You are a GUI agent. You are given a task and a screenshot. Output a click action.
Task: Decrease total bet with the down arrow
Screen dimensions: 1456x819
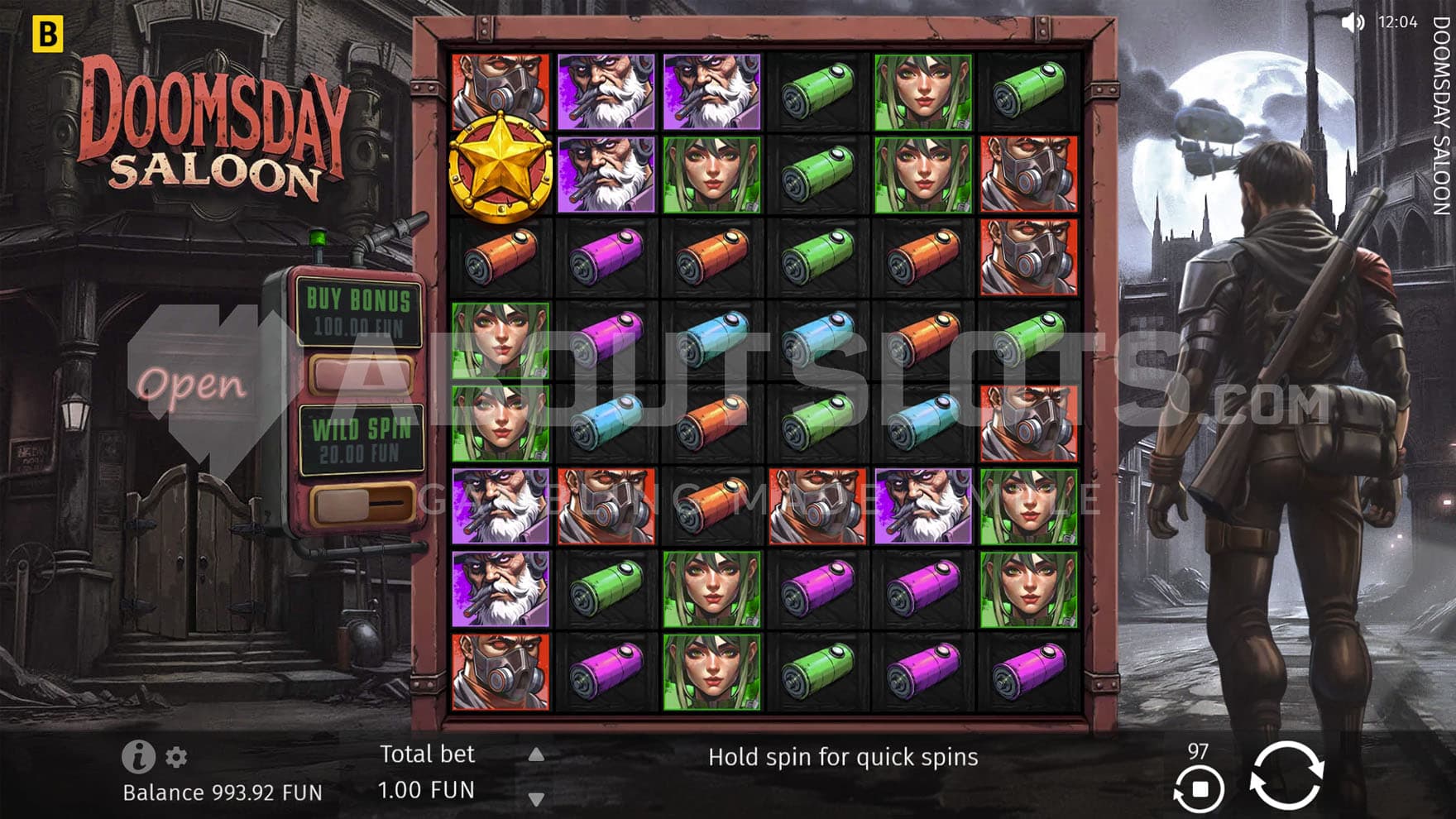tap(536, 799)
